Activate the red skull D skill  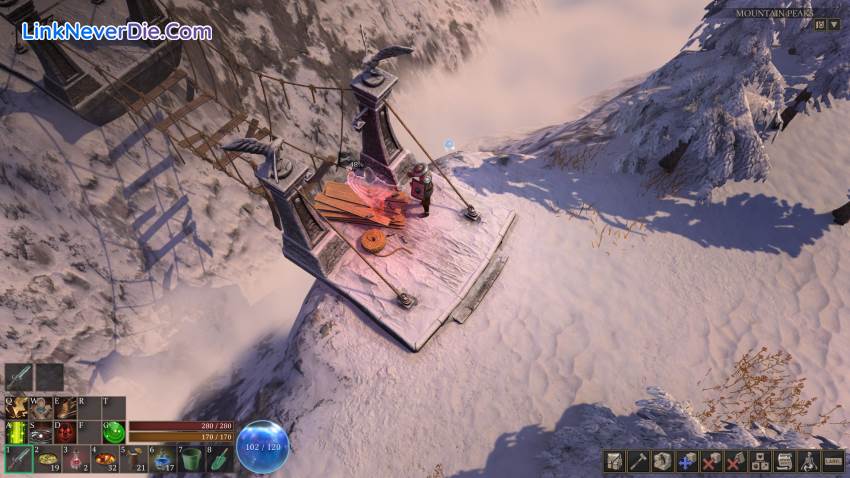pyautogui.click(x=65, y=432)
